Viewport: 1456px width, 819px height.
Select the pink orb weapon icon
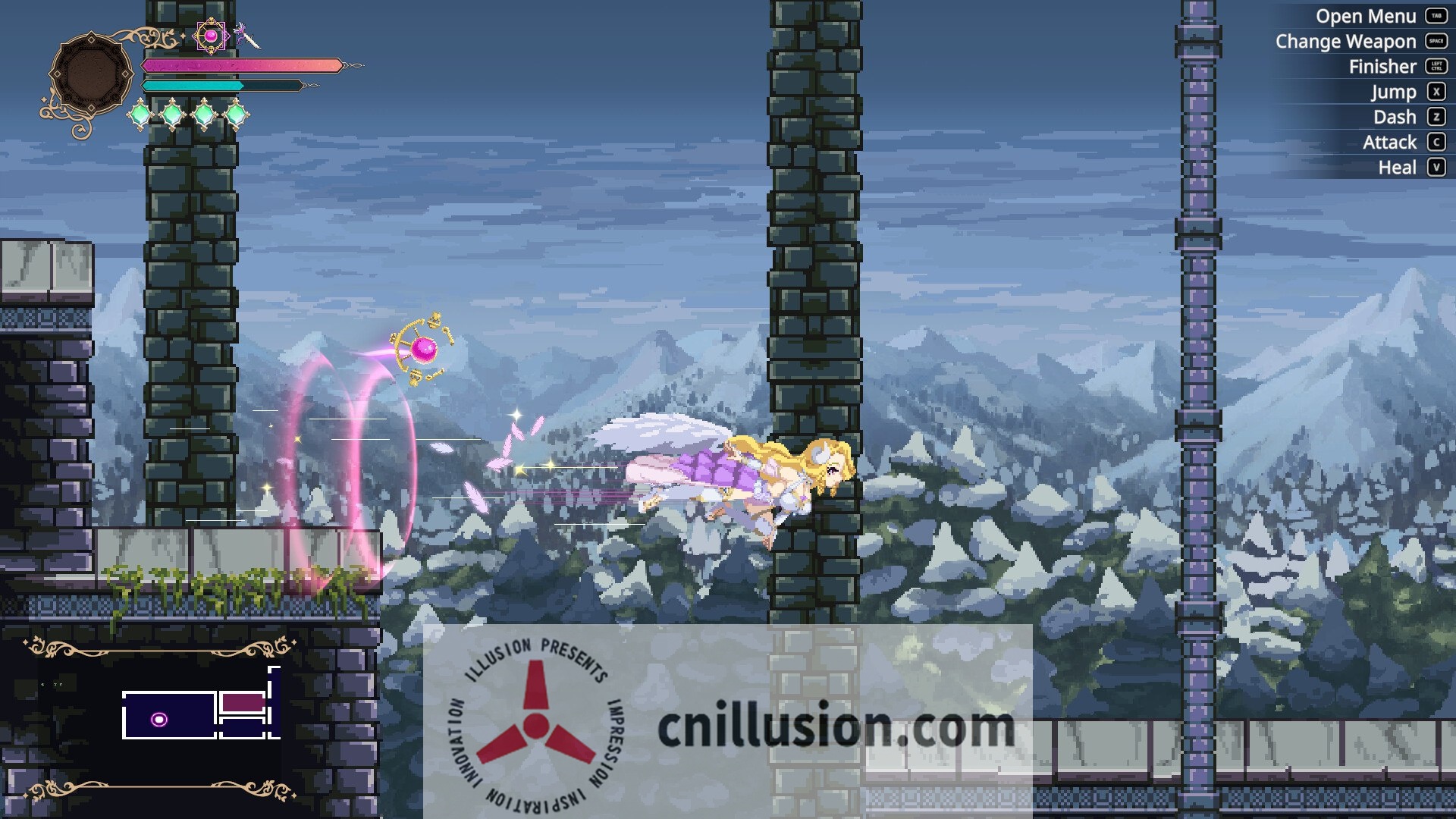(210, 35)
